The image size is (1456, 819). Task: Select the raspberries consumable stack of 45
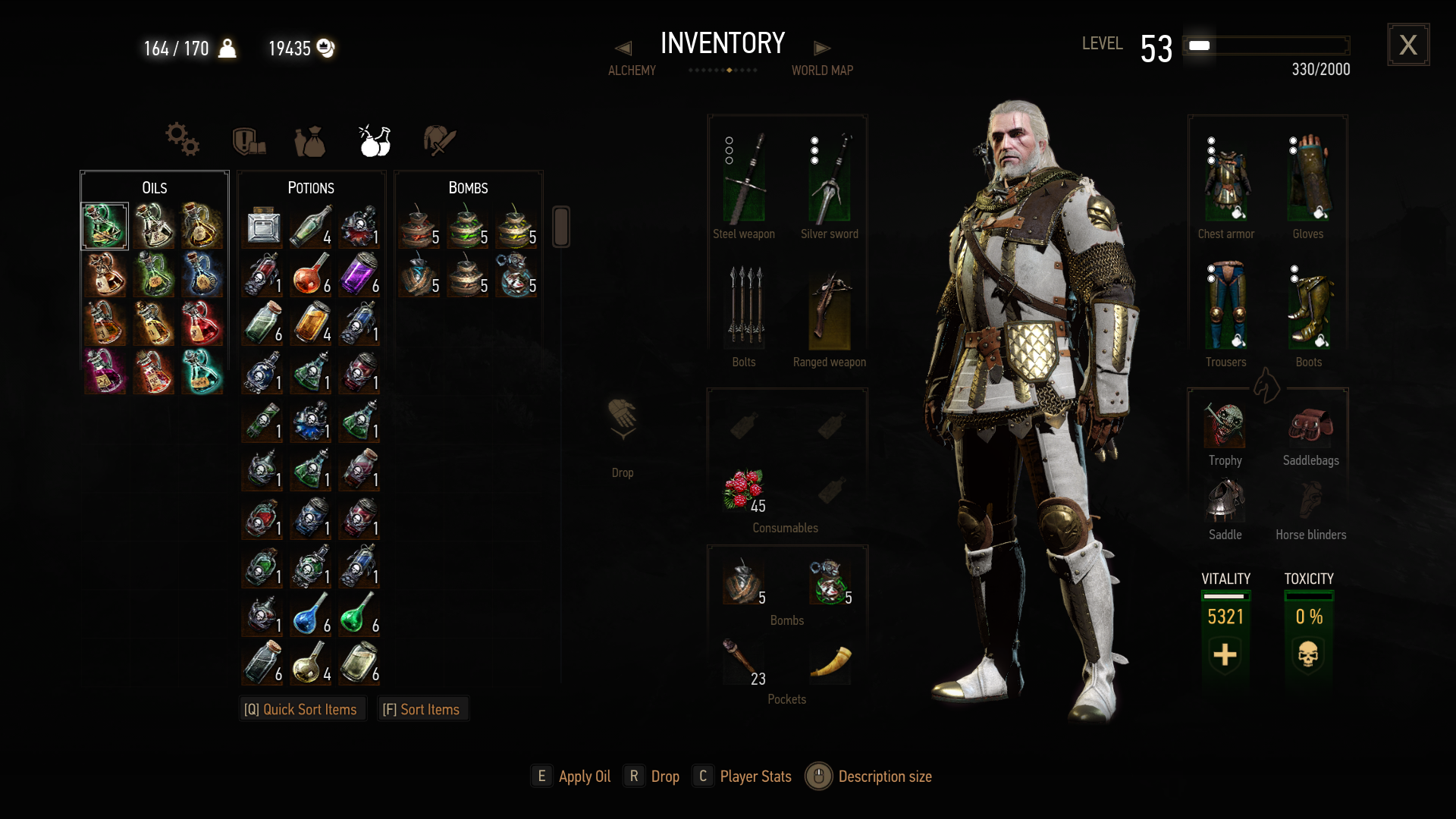pos(744,489)
